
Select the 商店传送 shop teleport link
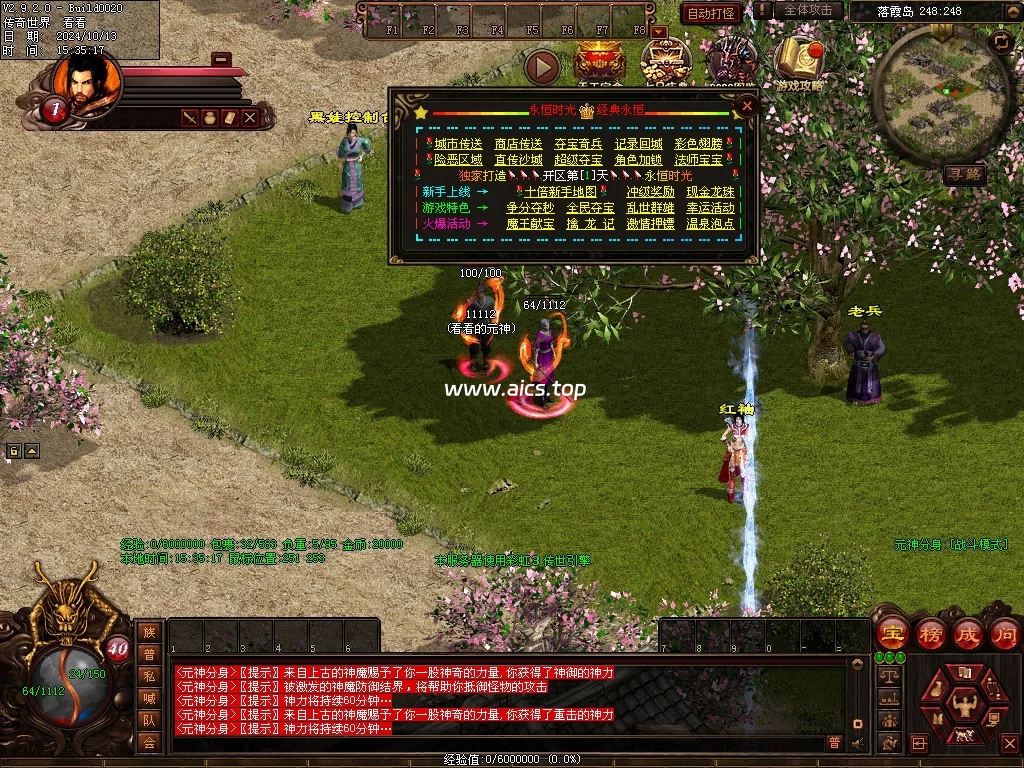click(x=518, y=144)
